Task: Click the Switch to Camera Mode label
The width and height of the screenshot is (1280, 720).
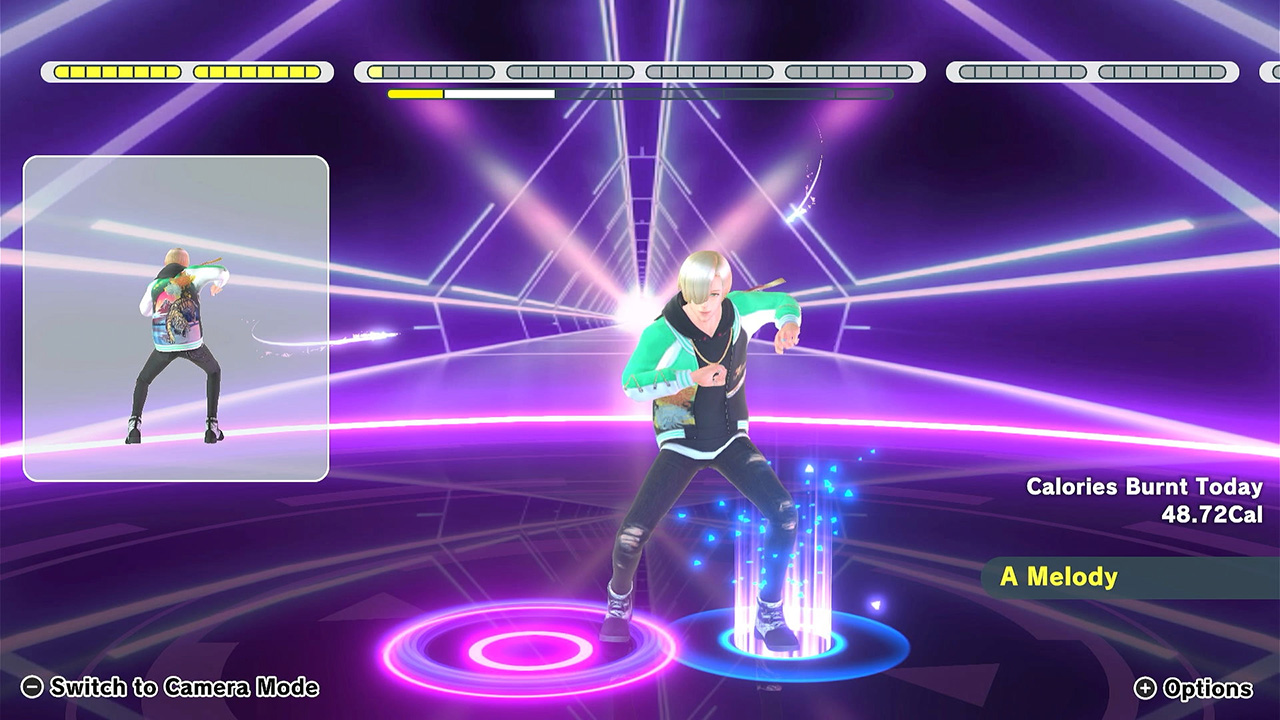Action: tap(184, 688)
